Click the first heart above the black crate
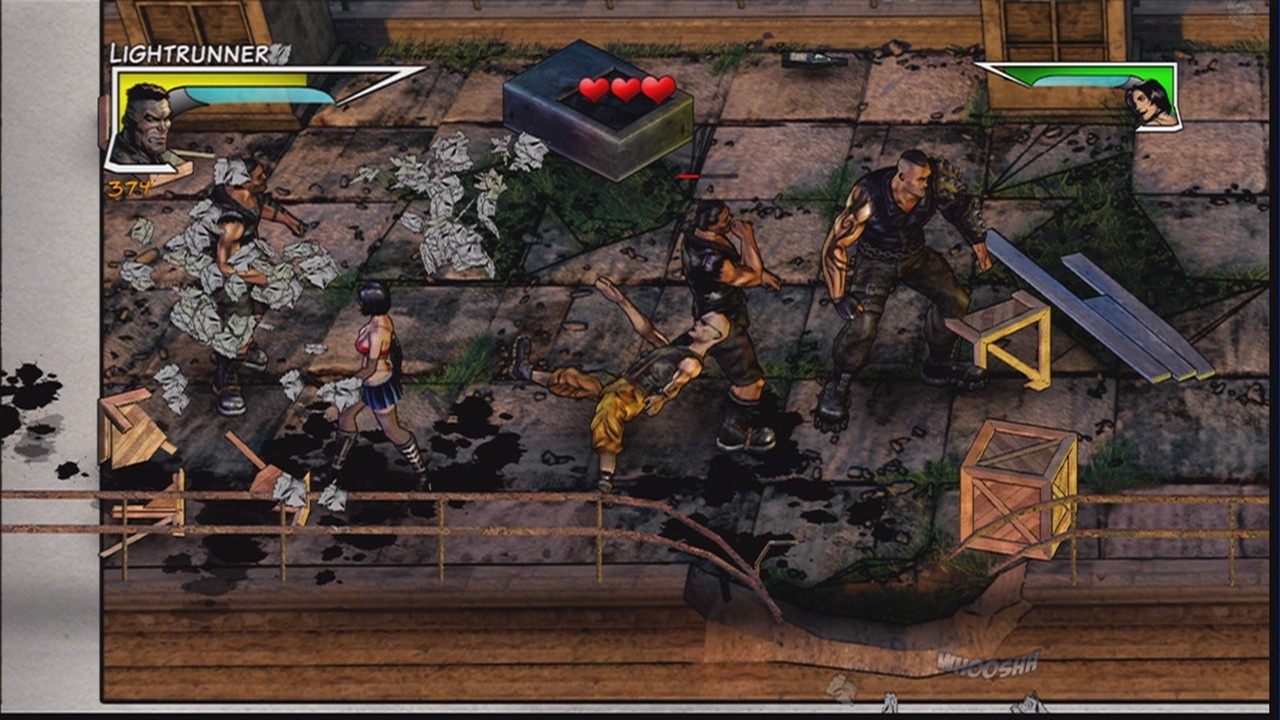Image resolution: width=1280 pixels, height=720 pixels. point(595,87)
